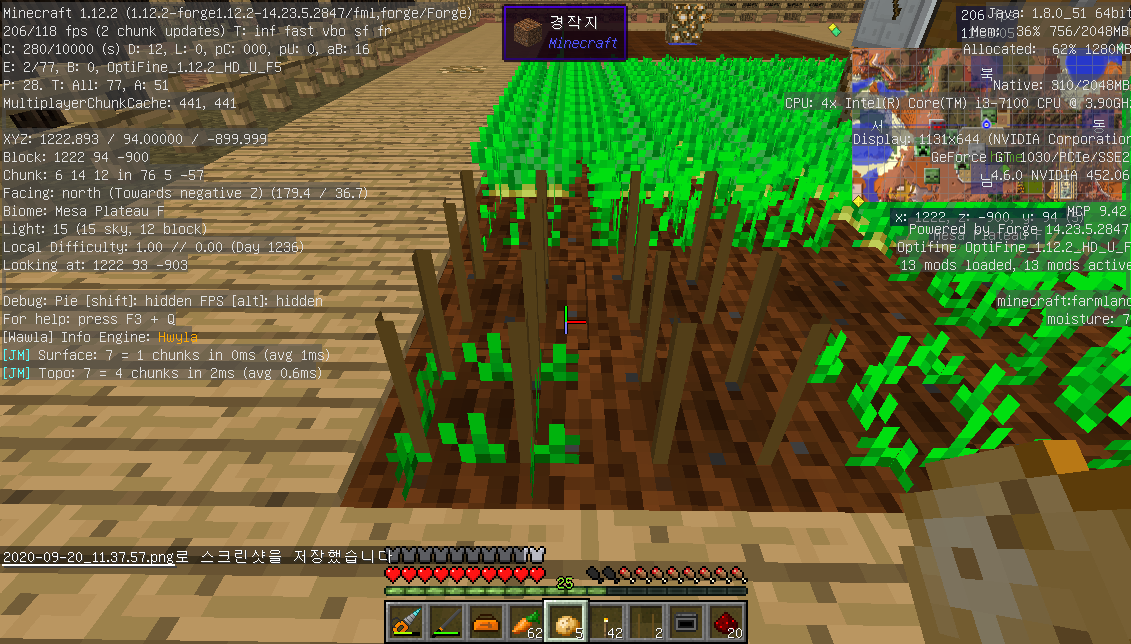The height and width of the screenshot is (644, 1131).
Task: Switch to the torch stack of 42
Action: coord(606,622)
